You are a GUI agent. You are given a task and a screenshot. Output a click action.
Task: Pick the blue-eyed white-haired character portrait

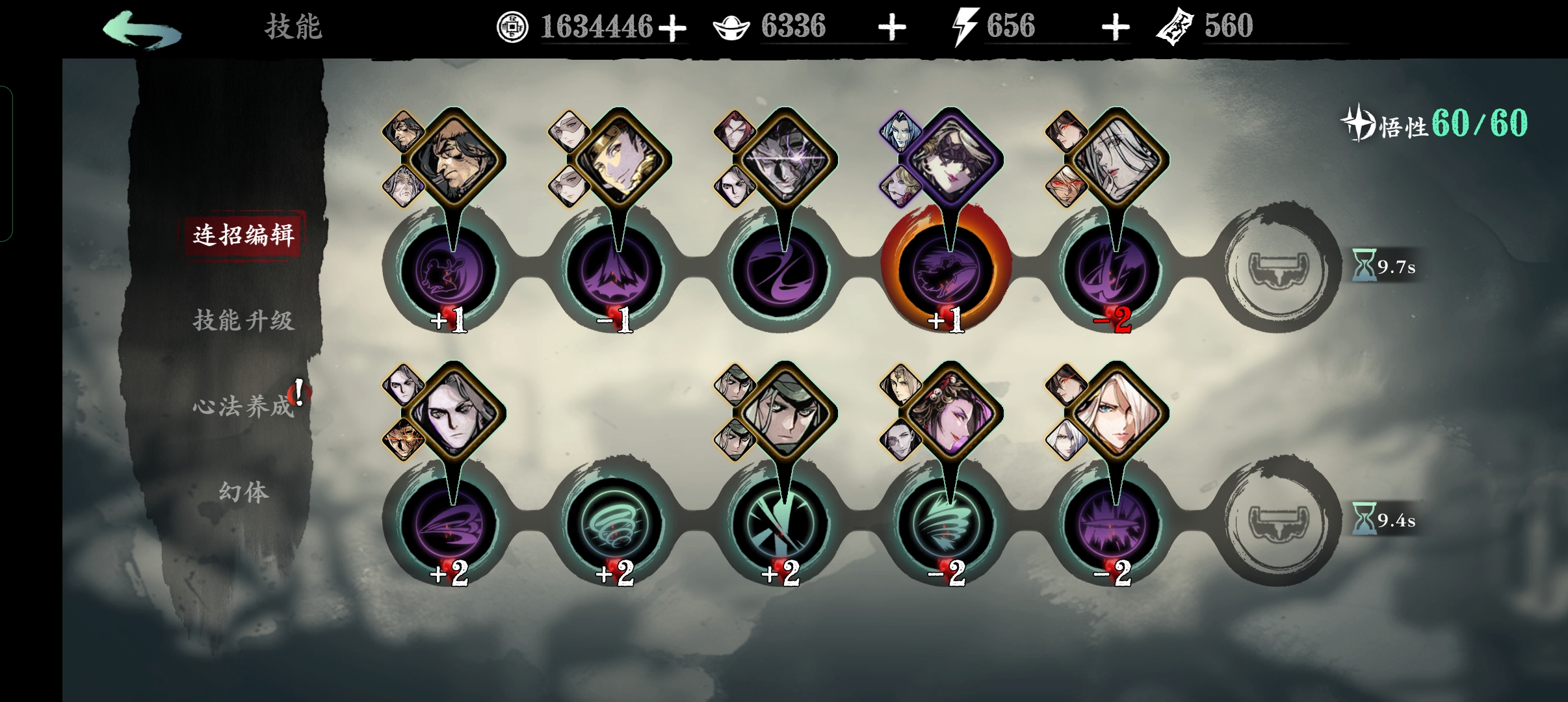click(x=1117, y=413)
